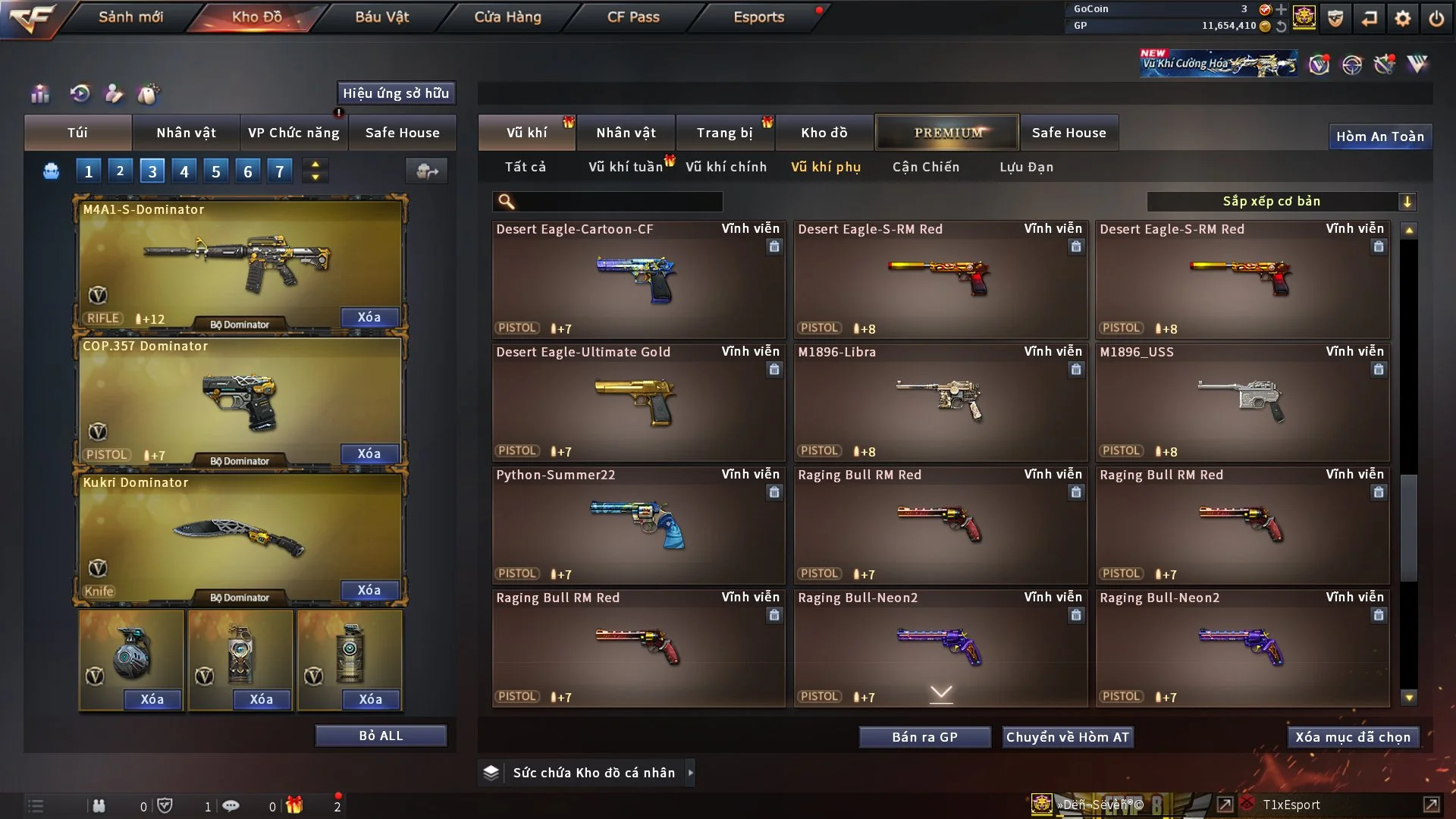Remove M4A1-S-Dominator with its Xóa button
The height and width of the screenshot is (819, 1456).
pyautogui.click(x=369, y=317)
